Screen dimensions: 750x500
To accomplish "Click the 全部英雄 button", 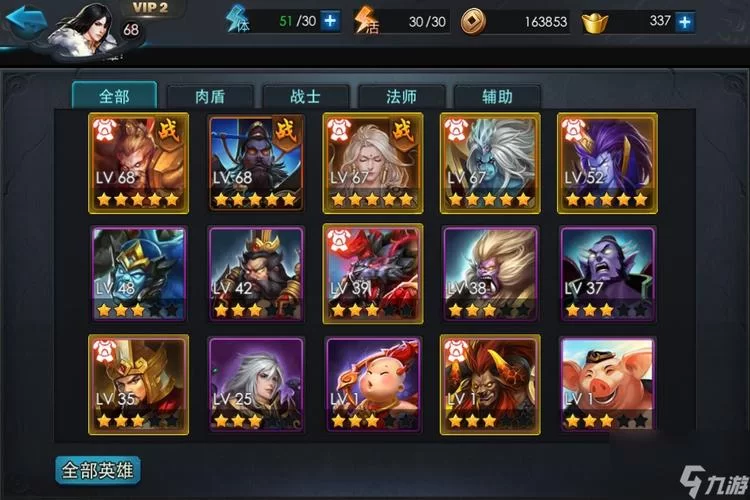I will [x=98, y=469].
